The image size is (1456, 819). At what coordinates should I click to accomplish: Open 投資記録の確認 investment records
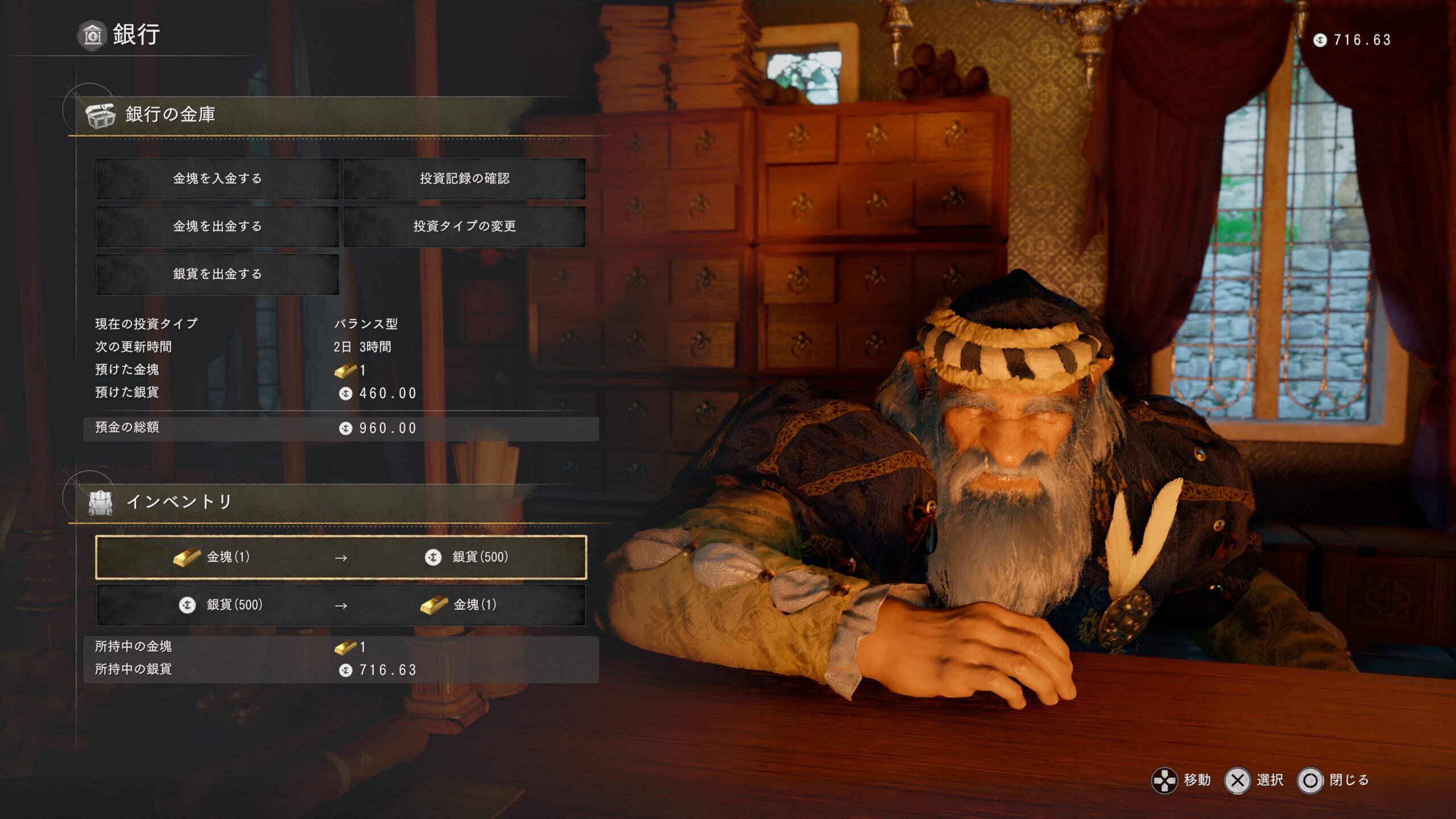click(x=464, y=179)
